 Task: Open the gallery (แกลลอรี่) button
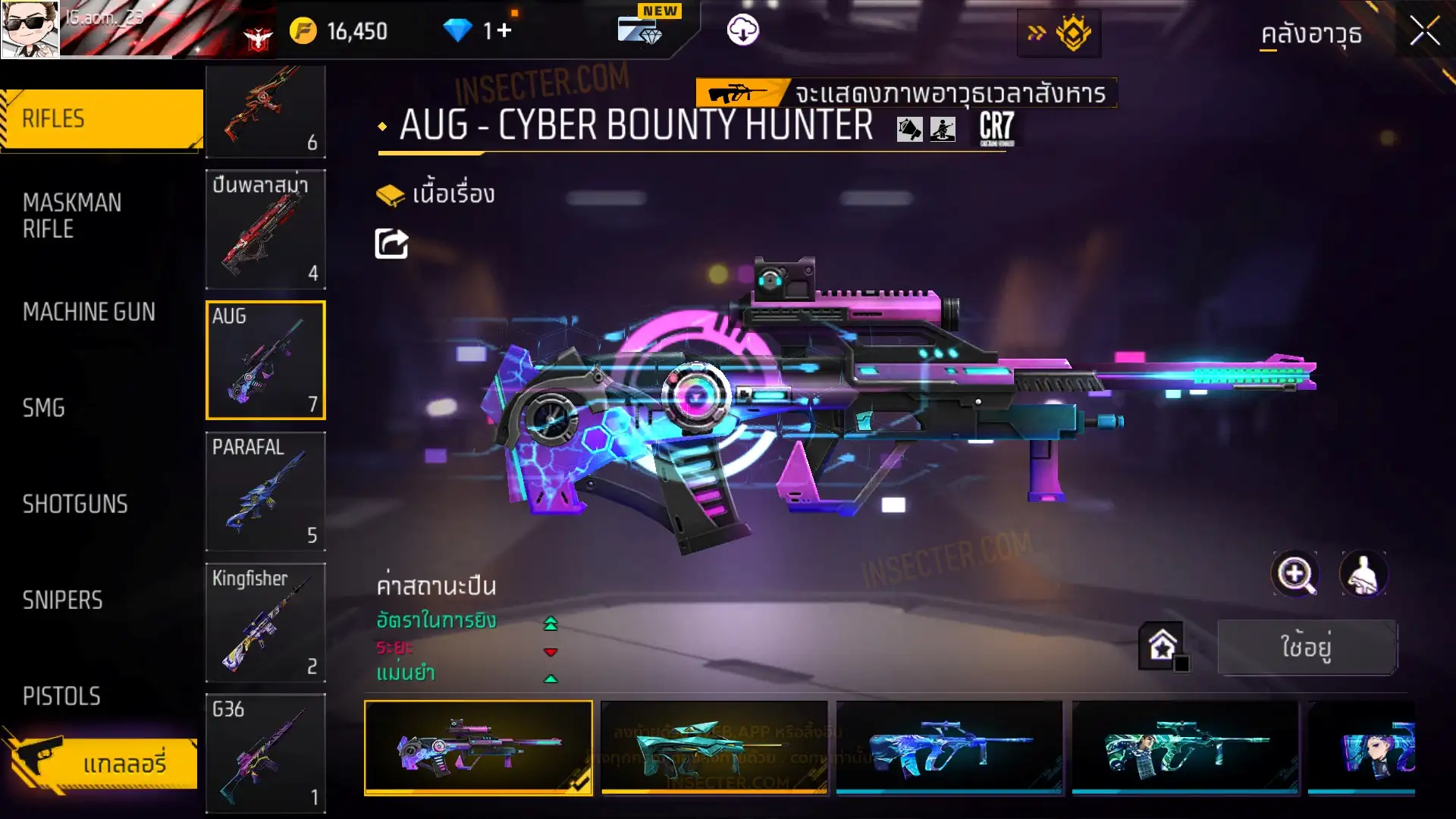(x=106, y=763)
